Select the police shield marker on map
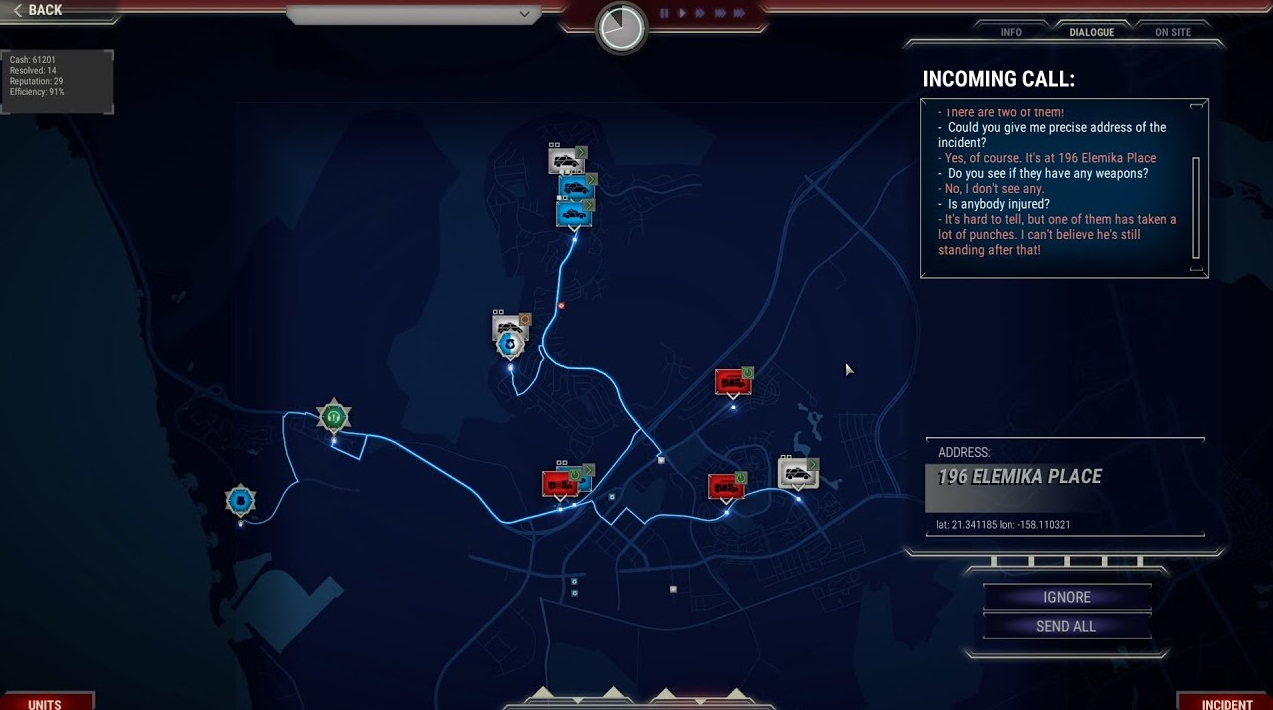Image resolution: width=1273 pixels, height=710 pixels. (x=510, y=345)
